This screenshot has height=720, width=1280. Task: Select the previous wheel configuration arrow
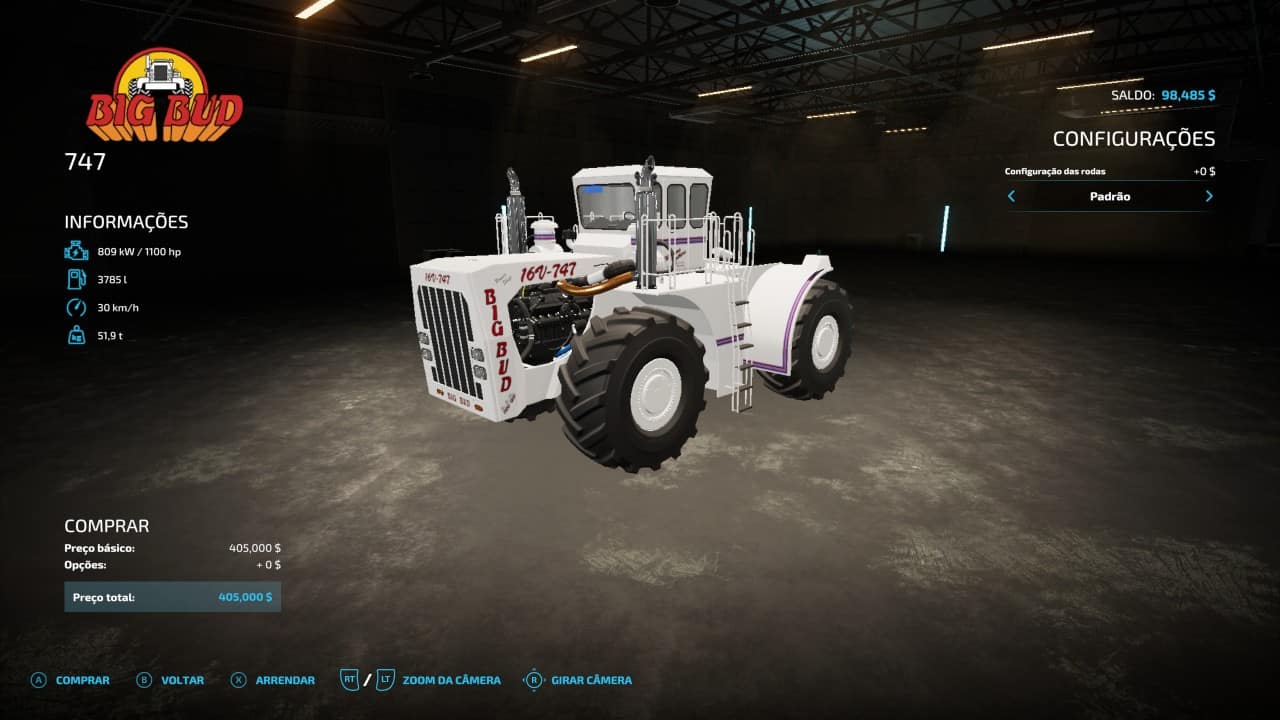point(1011,197)
